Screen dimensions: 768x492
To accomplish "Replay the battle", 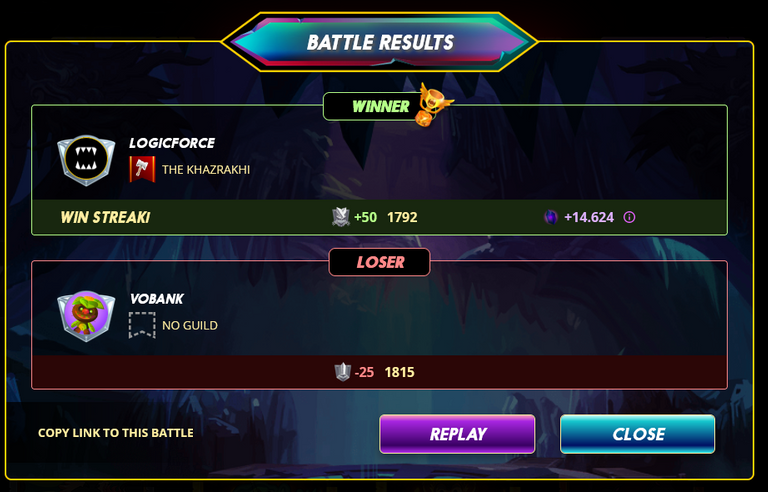I will (x=457, y=434).
